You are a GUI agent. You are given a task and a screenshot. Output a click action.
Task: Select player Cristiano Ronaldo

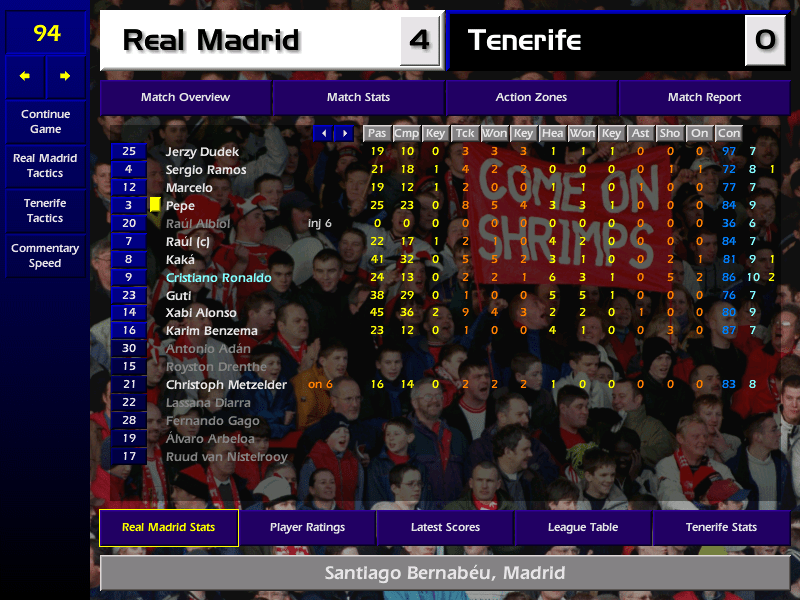click(218, 277)
